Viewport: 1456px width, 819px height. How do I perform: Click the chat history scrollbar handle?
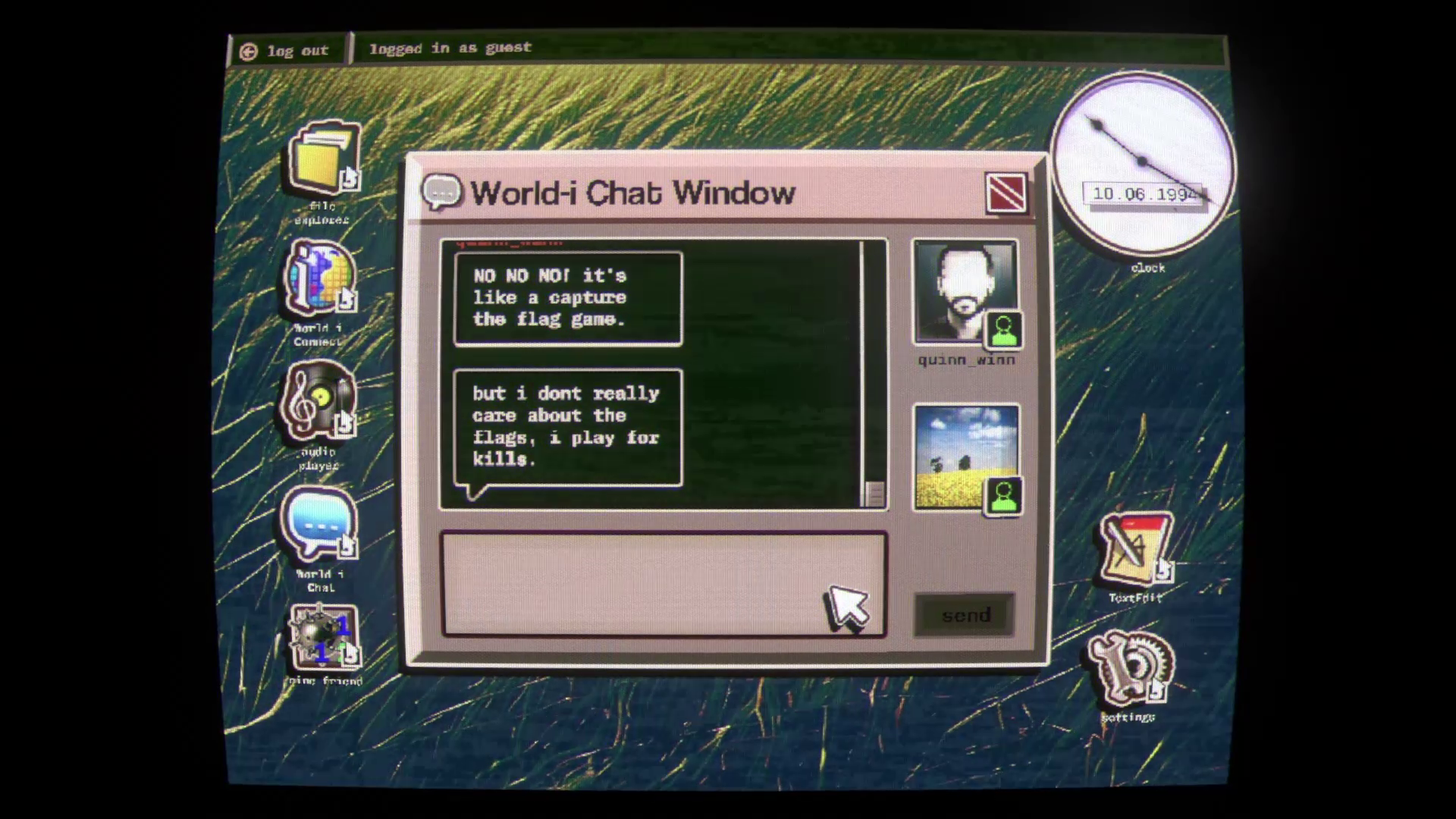[874, 494]
